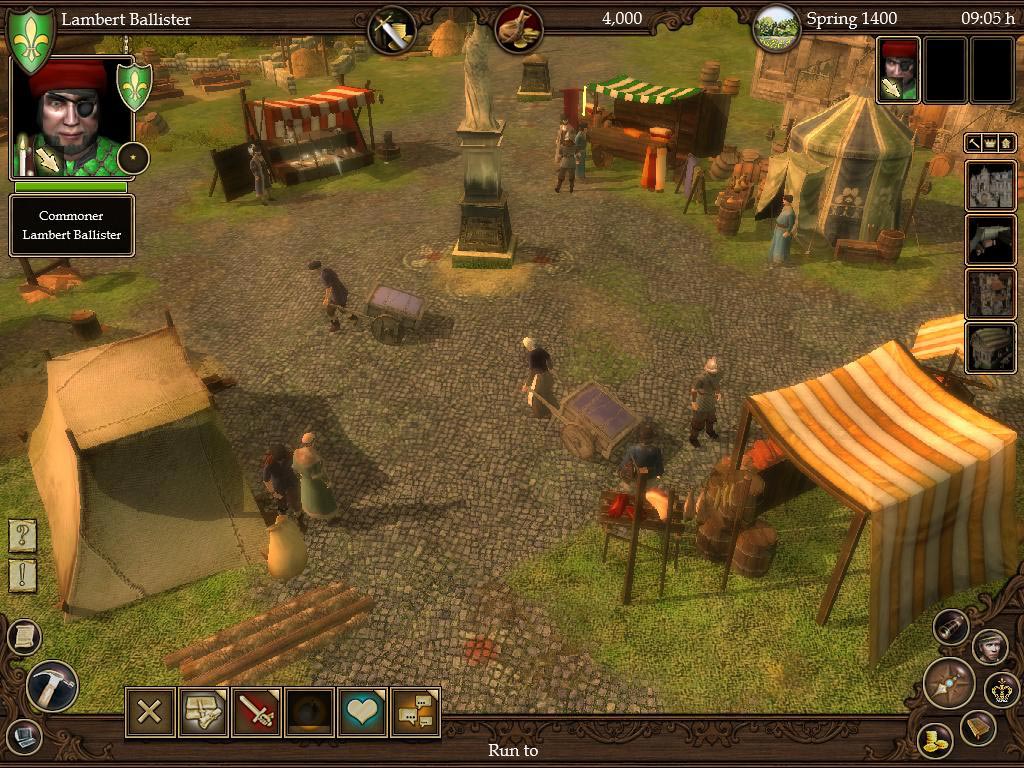Click the gold crown politics button
This screenshot has width=1024, height=768.
(1000, 688)
